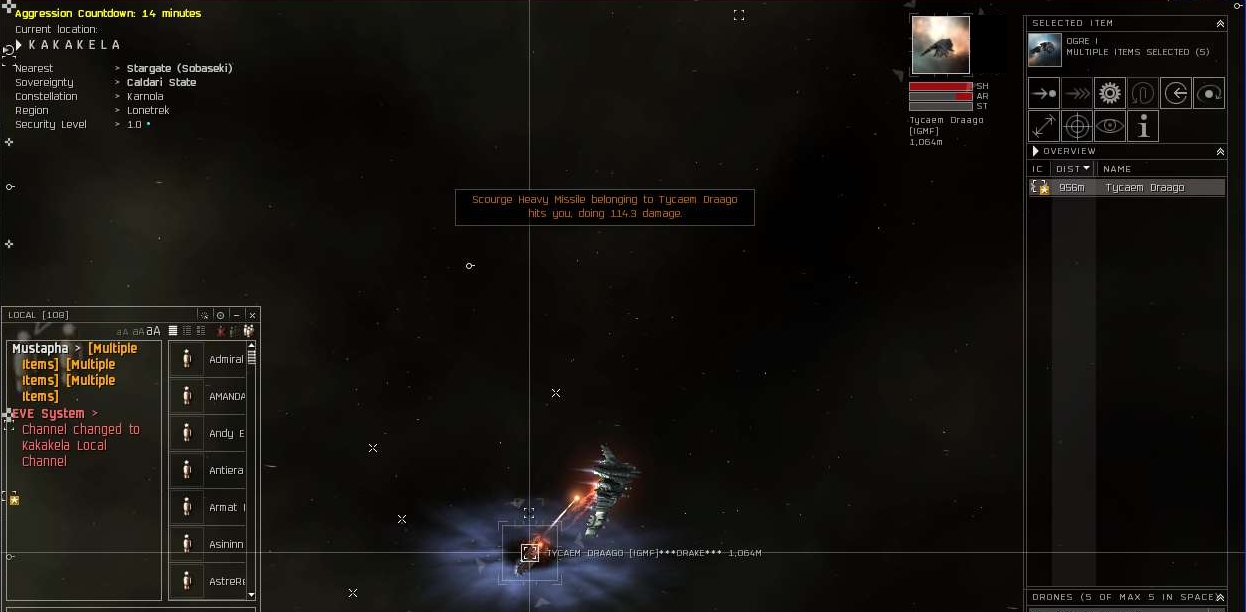Collapse the Selected Item panel
This screenshot has width=1246, height=612.
point(1220,23)
